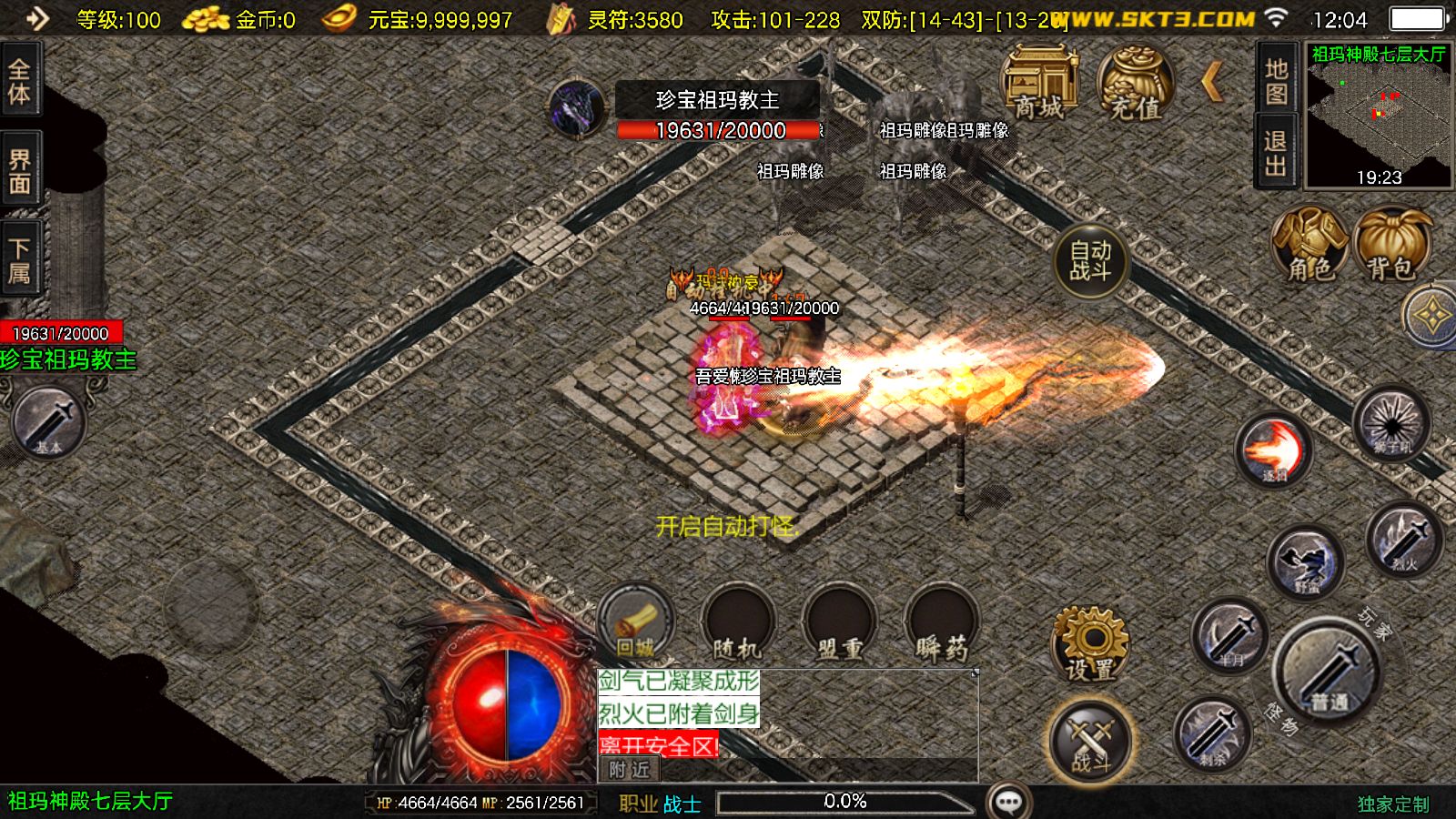Use the 野蛮 charge skill

coord(1306,562)
